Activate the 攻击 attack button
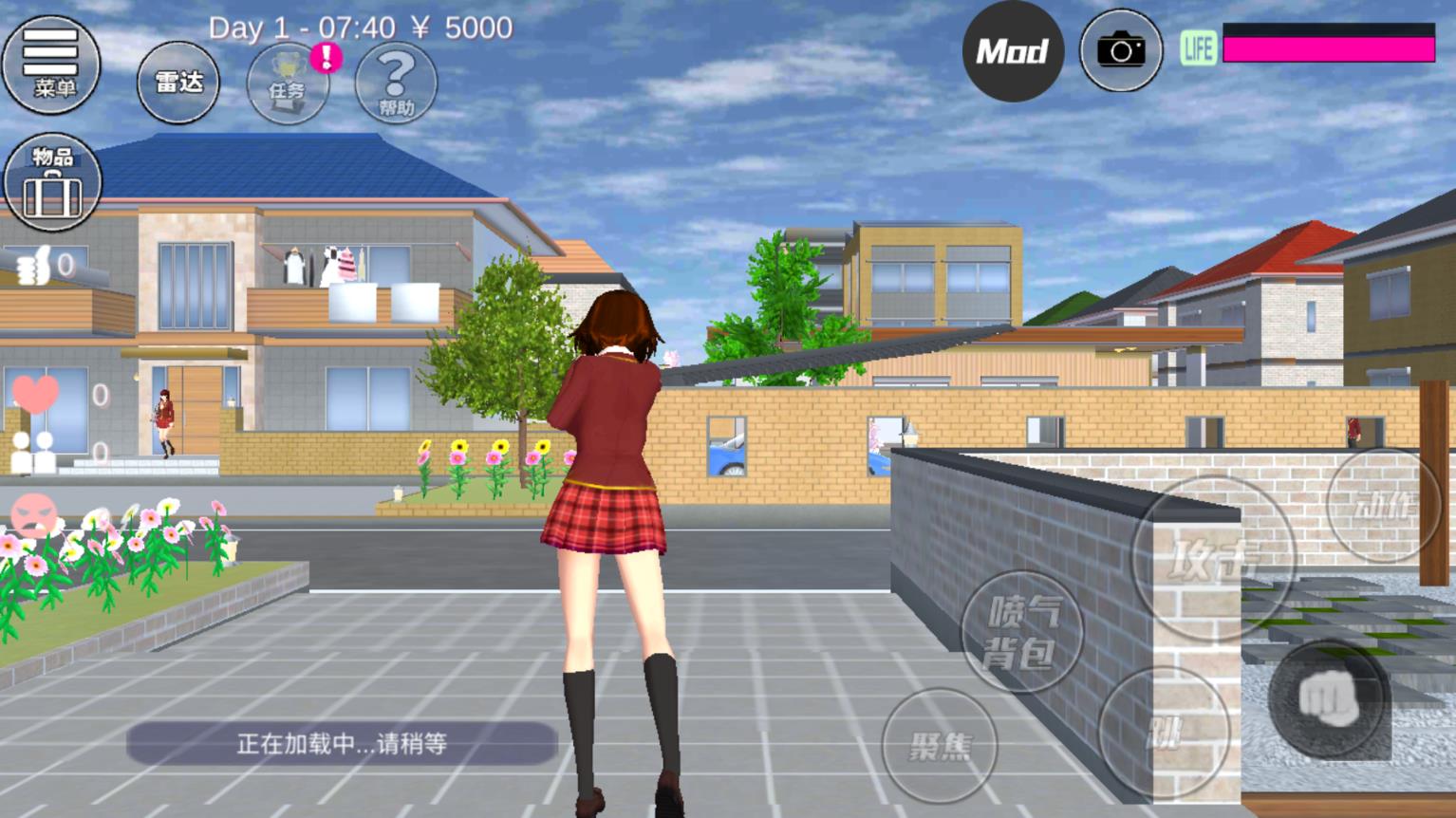The width and height of the screenshot is (1456, 818). (1212, 558)
